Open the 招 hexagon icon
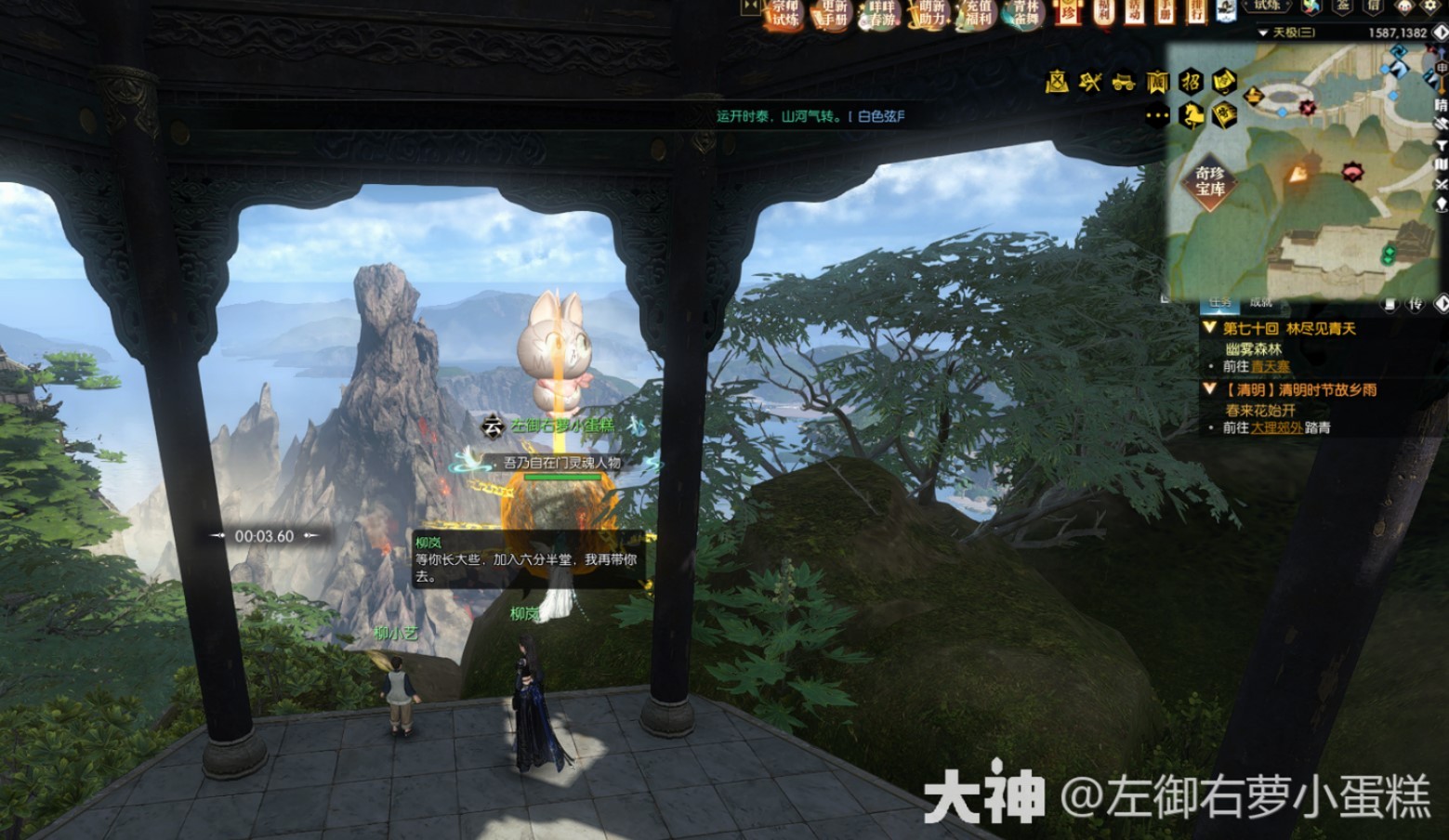The width and height of the screenshot is (1449, 840). [1191, 82]
